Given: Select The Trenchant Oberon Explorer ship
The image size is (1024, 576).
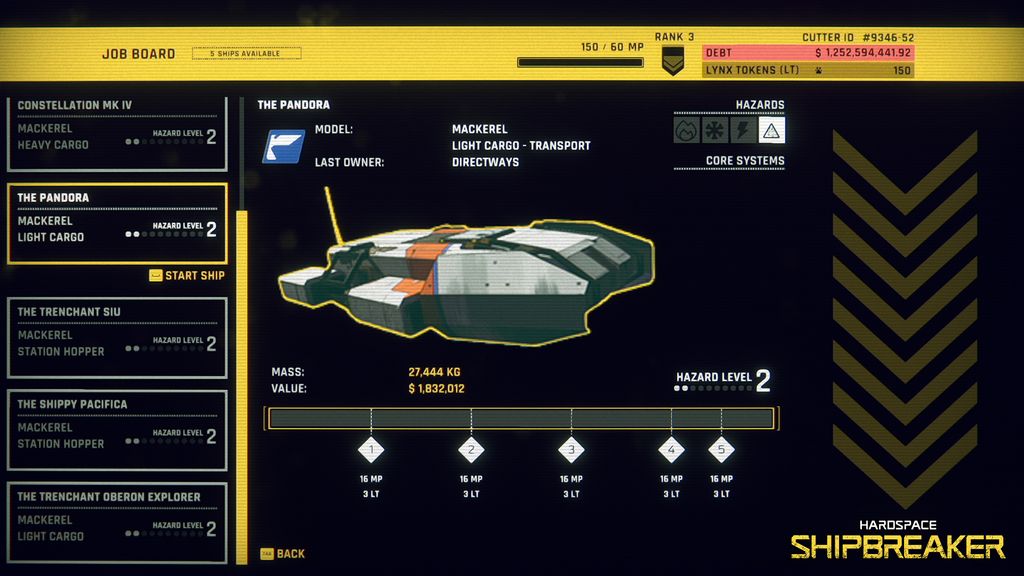Looking at the screenshot, I should pos(117,522).
